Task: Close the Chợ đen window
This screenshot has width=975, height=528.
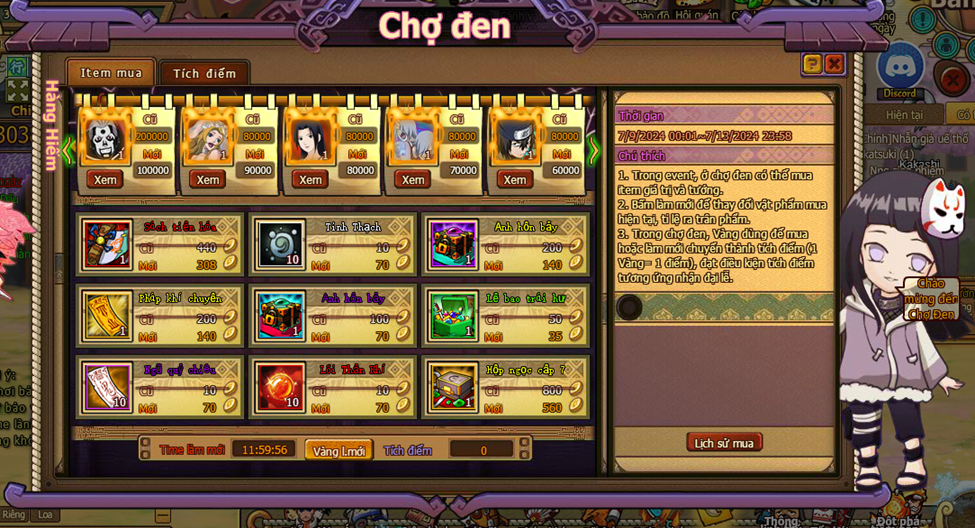Action: (834, 64)
